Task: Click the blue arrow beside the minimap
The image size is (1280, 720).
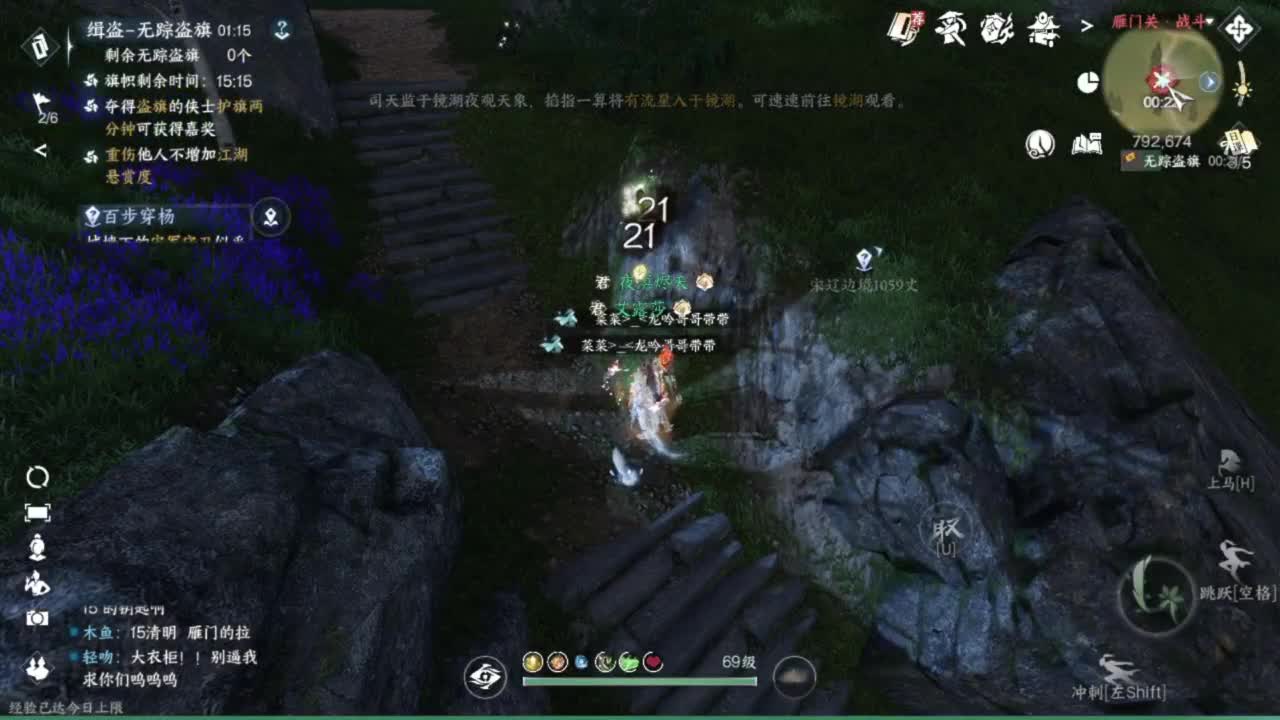Action: coord(1208,82)
